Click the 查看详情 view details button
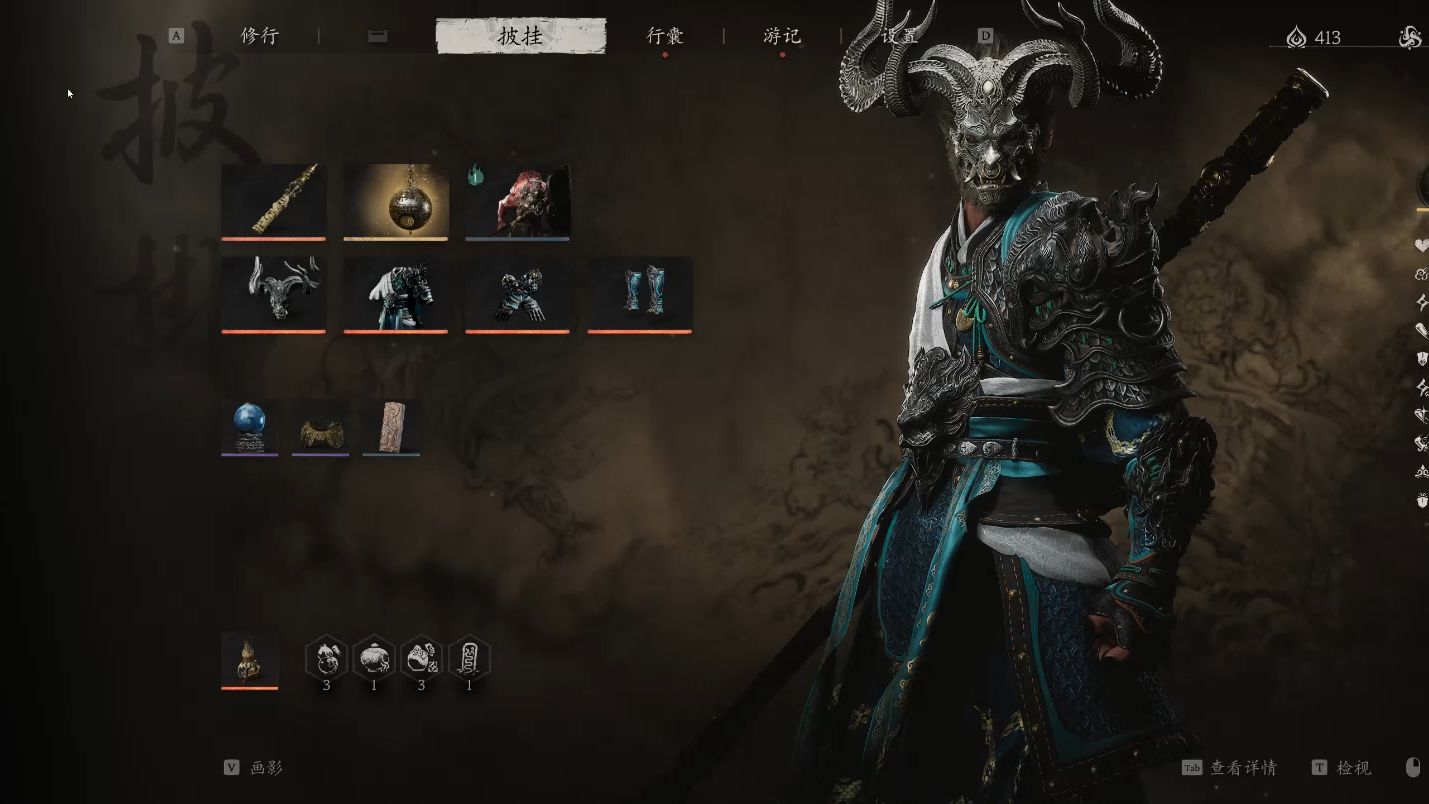Image resolution: width=1429 pixels, height=804 pixels. coord(1242,768)
